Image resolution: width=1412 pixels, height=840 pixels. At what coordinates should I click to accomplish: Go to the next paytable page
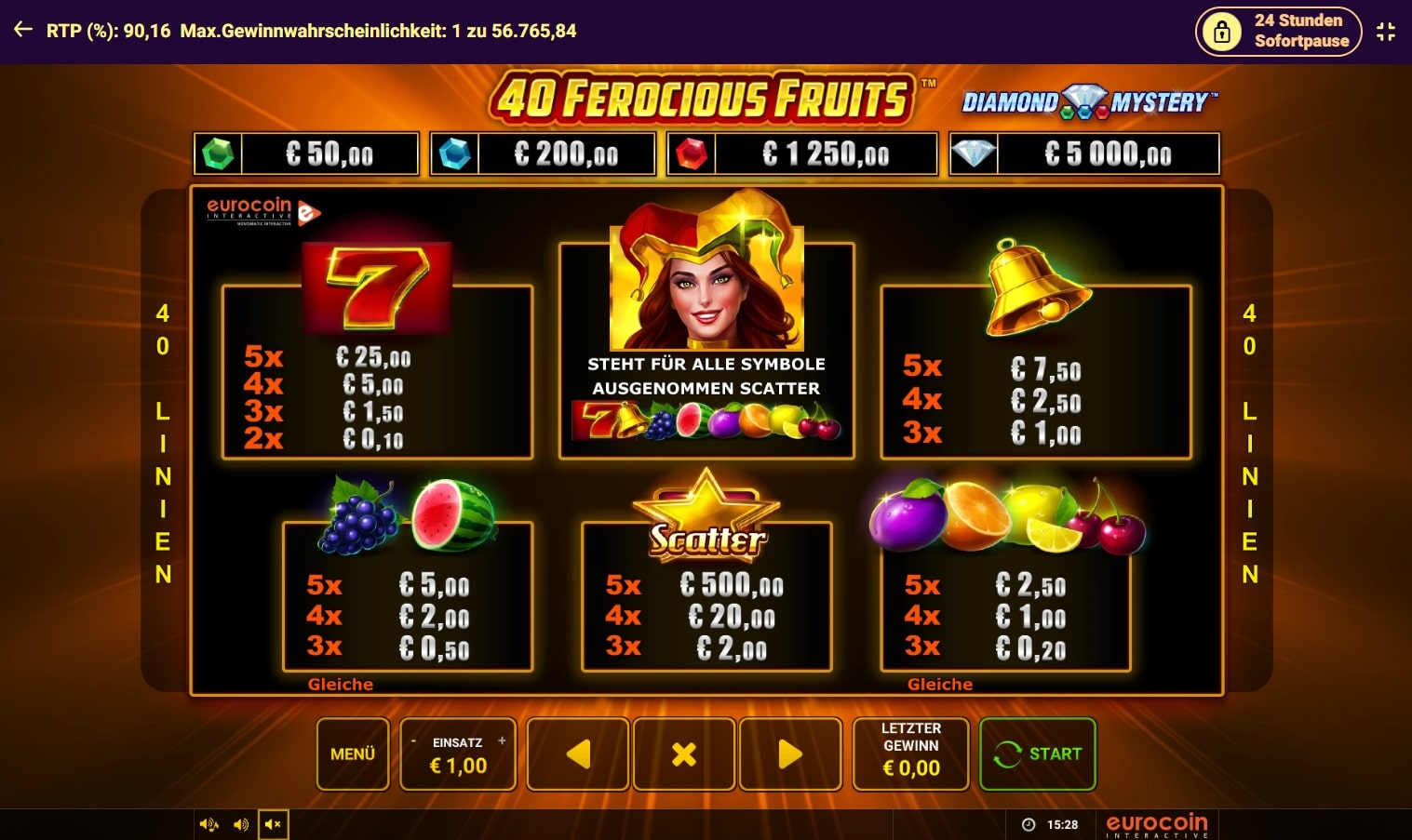click(x=790, y=753)
